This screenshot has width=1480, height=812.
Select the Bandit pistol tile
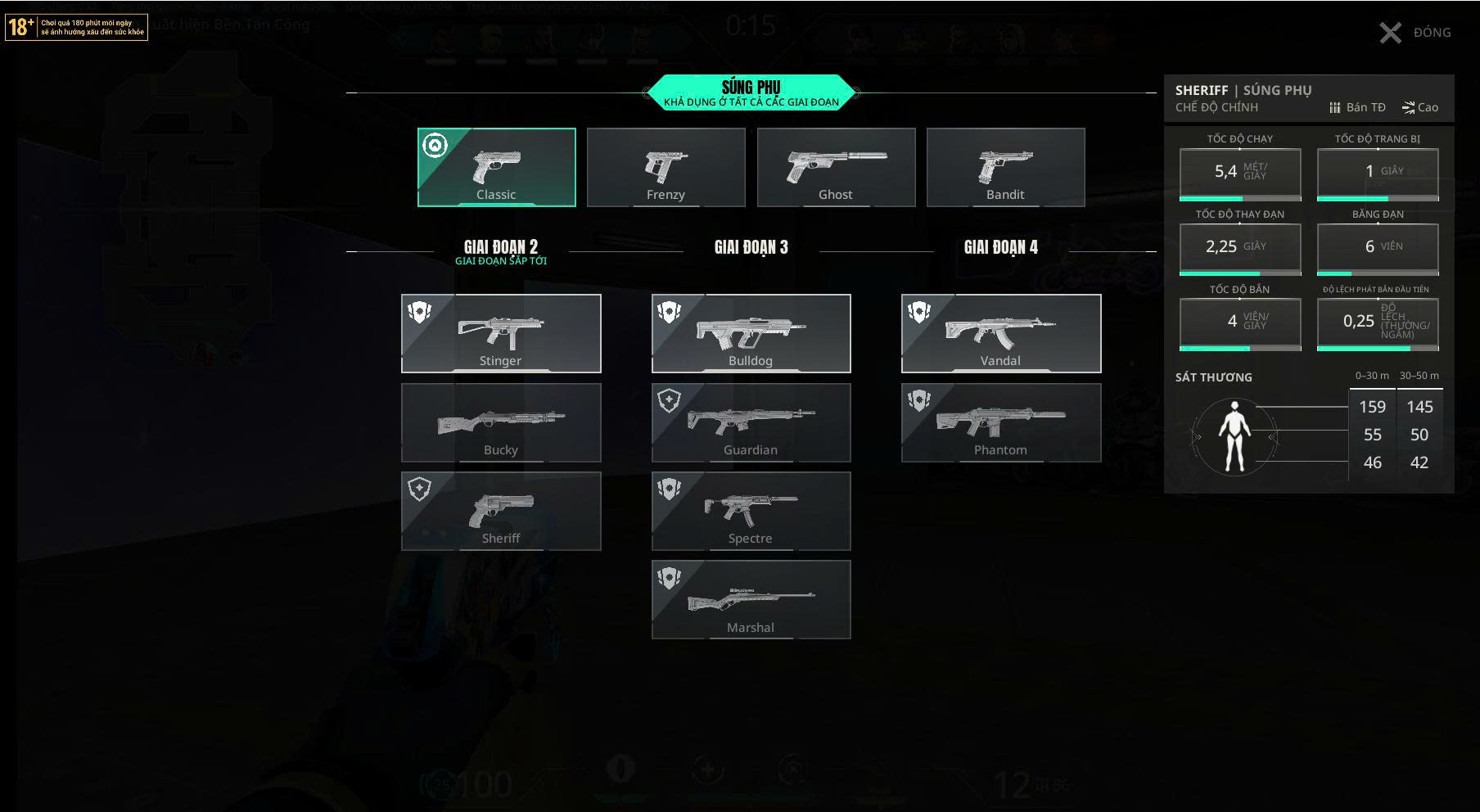coord(1005,167)
